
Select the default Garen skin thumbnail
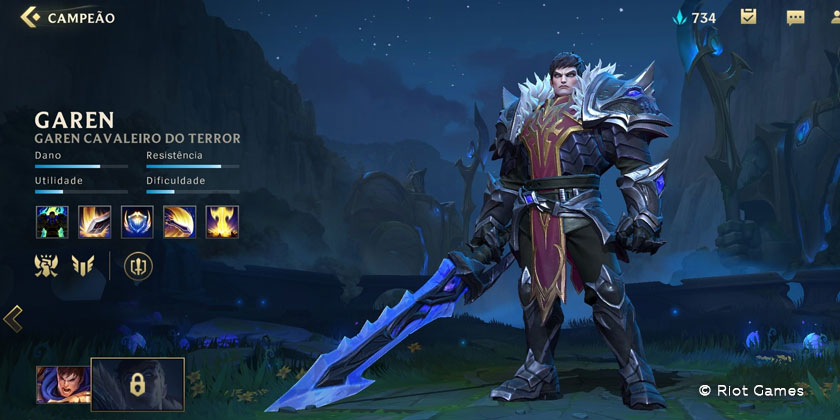62,384
